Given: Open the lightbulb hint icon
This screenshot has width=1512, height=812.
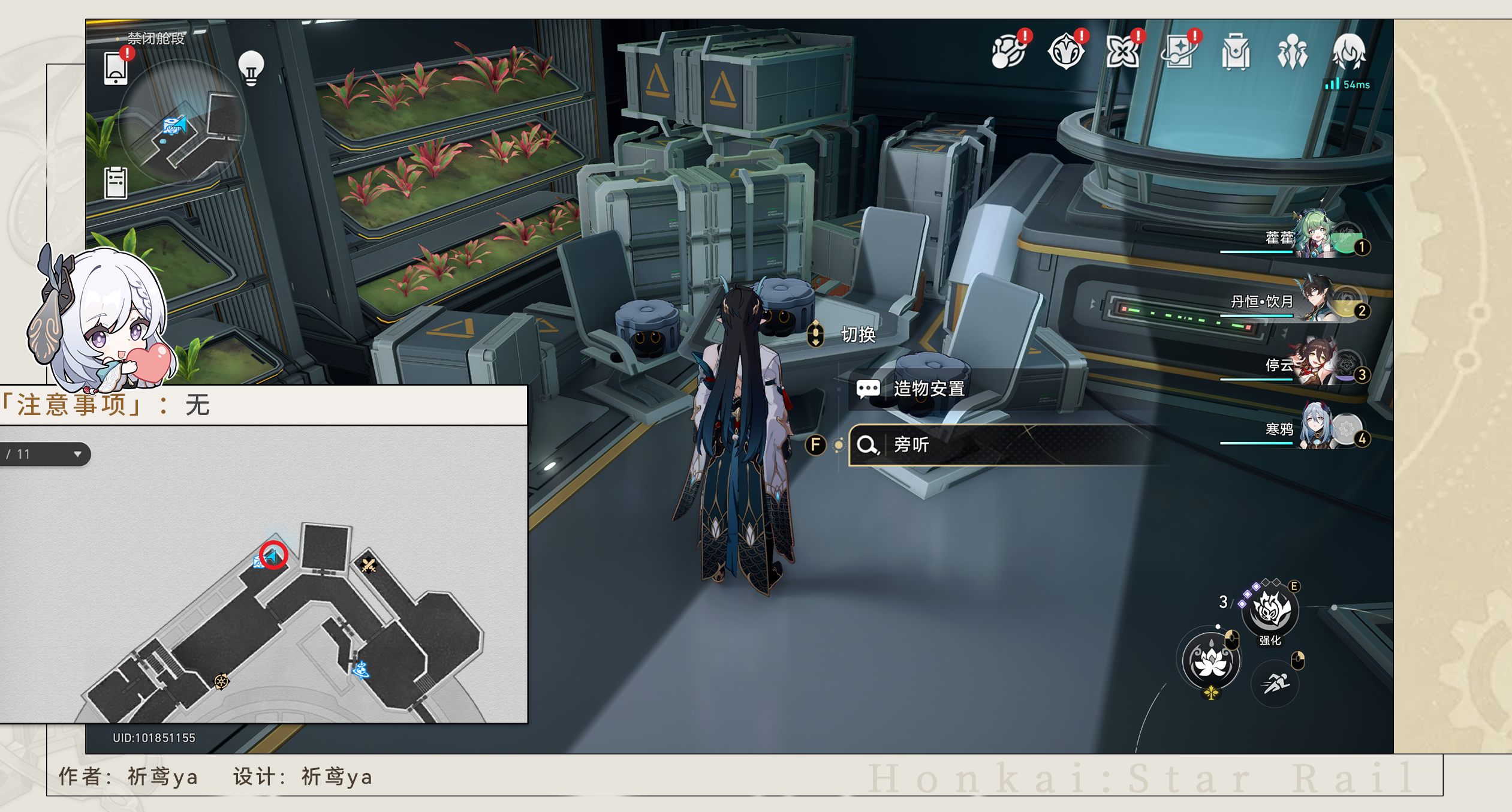Looking at the screenshot, I should click(x=251, y=68).
